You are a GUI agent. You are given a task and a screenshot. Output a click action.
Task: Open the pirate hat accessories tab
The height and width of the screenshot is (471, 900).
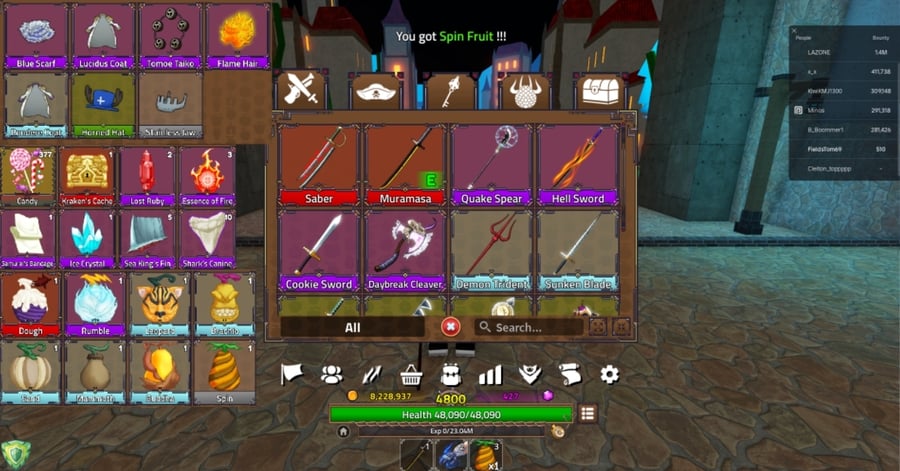[x=376, y=93]
